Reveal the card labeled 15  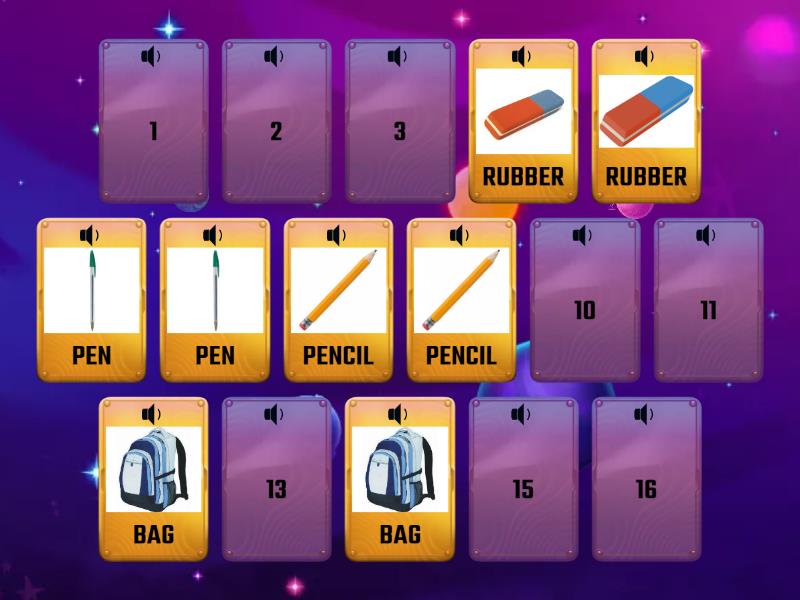[523, 490]
